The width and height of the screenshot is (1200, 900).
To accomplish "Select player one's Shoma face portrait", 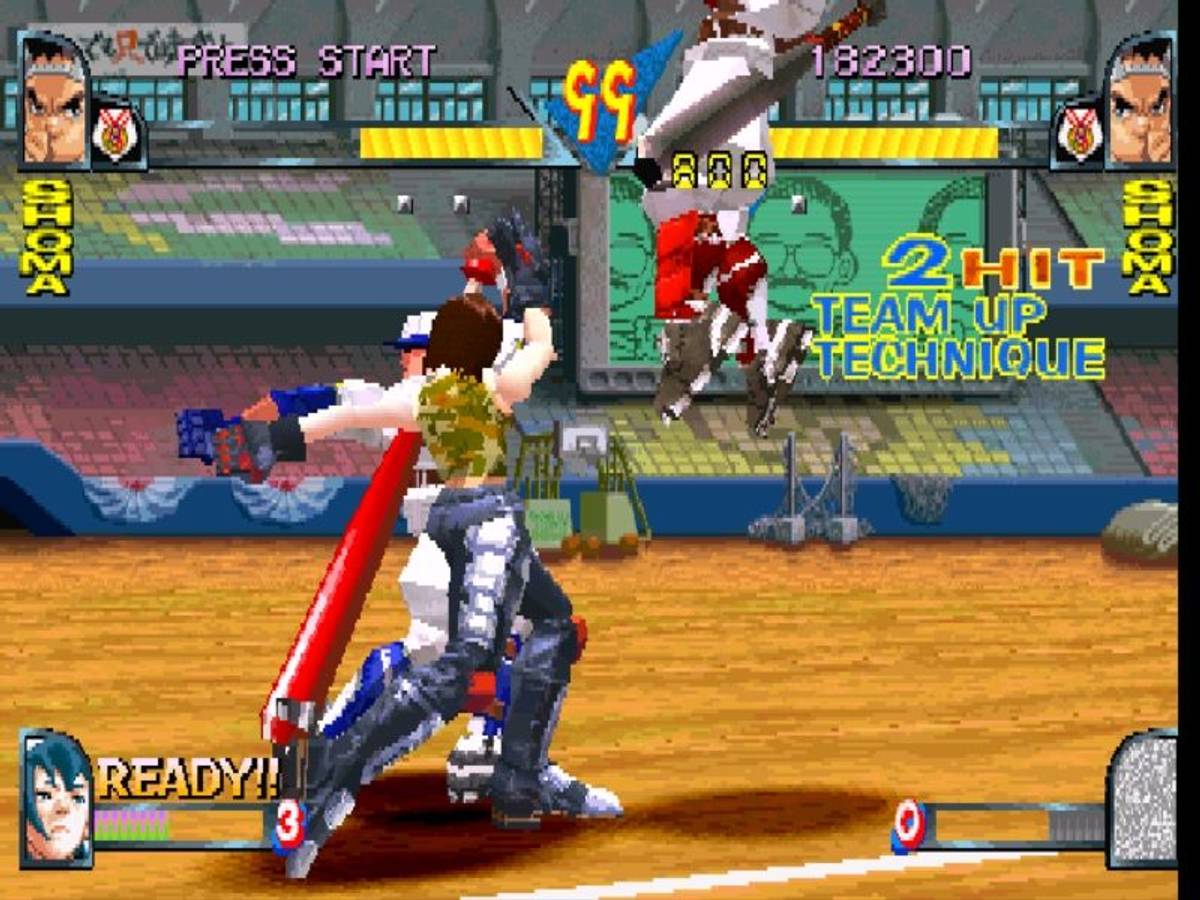I will coord(55,101).
